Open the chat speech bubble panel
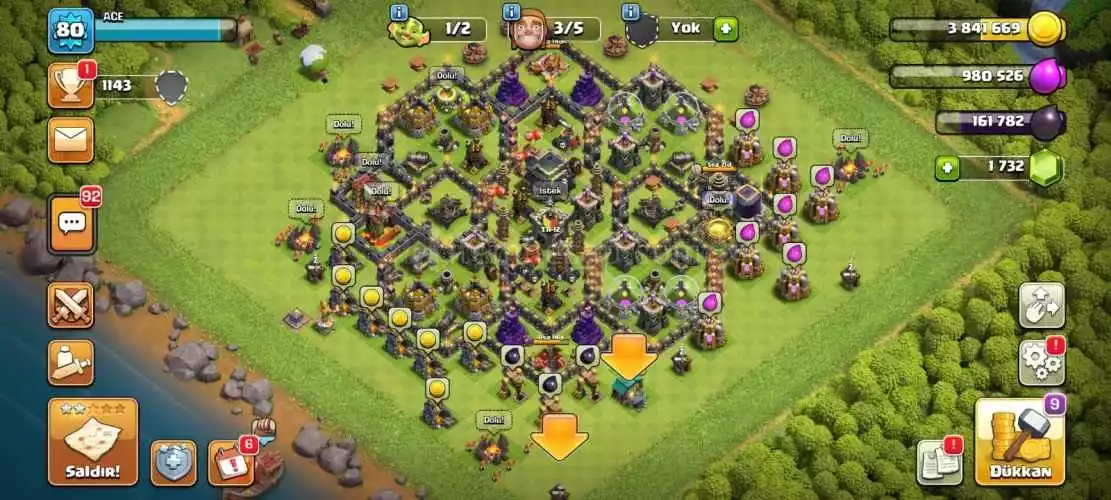Viewport: 1111px width, 500px height. (71, 221)
